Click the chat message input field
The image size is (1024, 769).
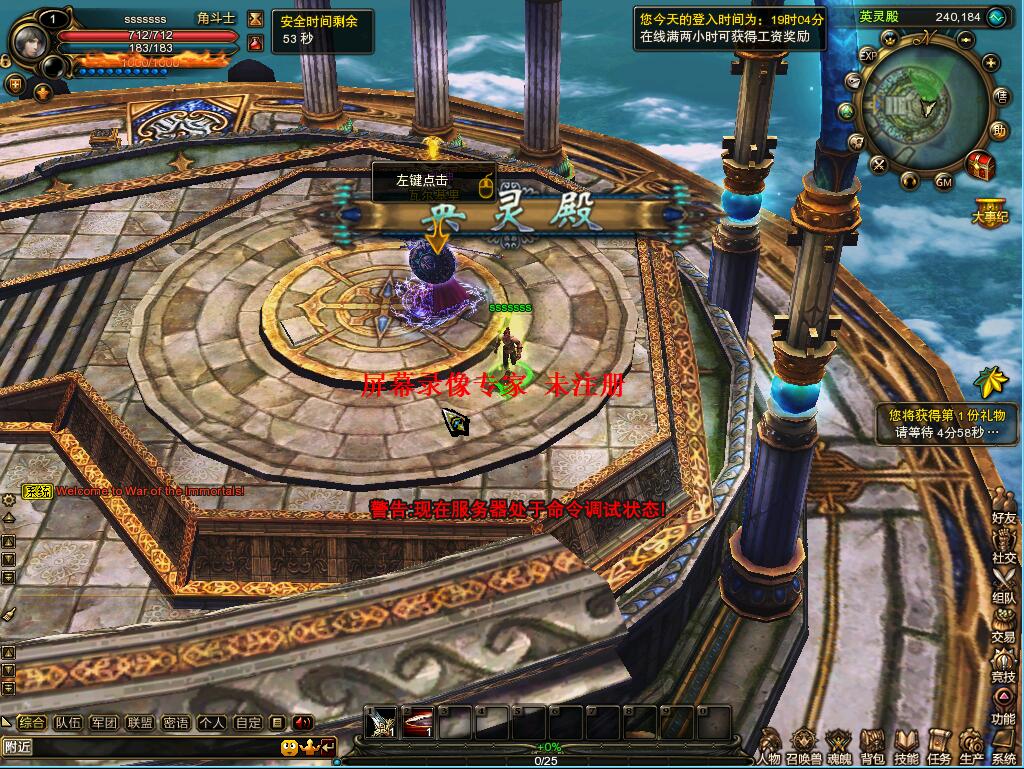coord(140,747)
